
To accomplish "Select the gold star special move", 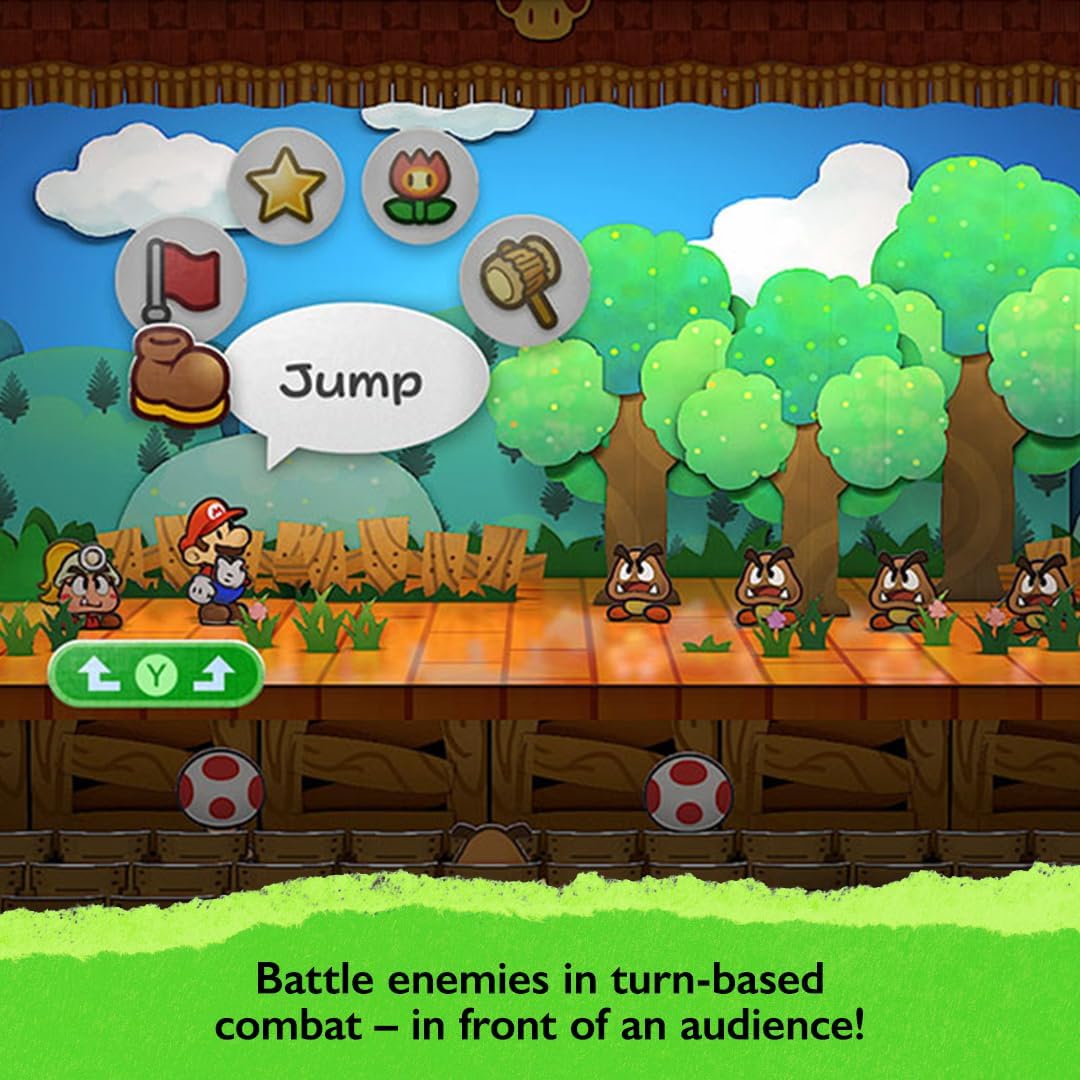I will (x=286, y=187).
